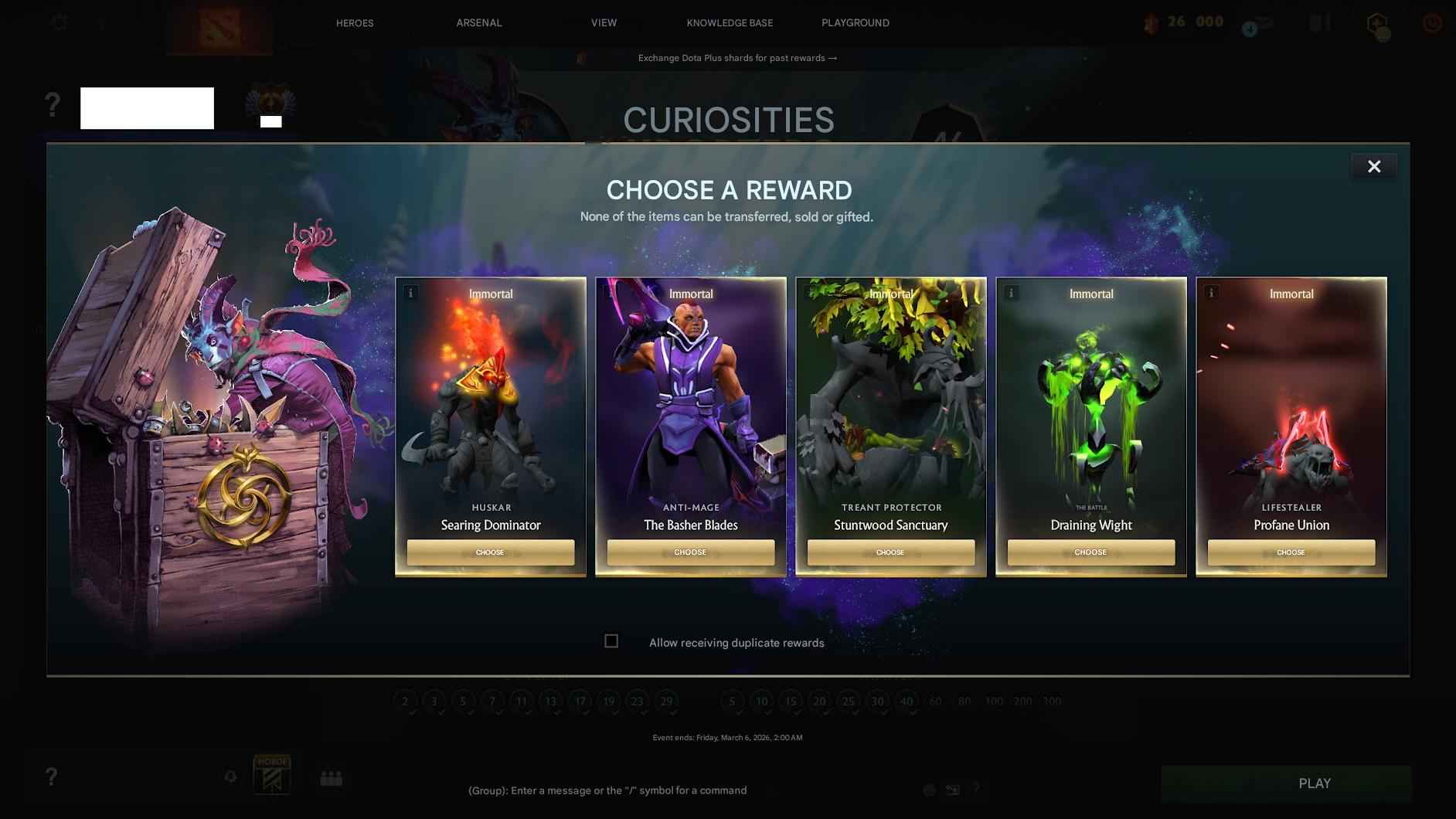The height and width of the screenshot is (819, 1456).
Task: Click the info icon on The Basher Blades card
Action: 611,292
